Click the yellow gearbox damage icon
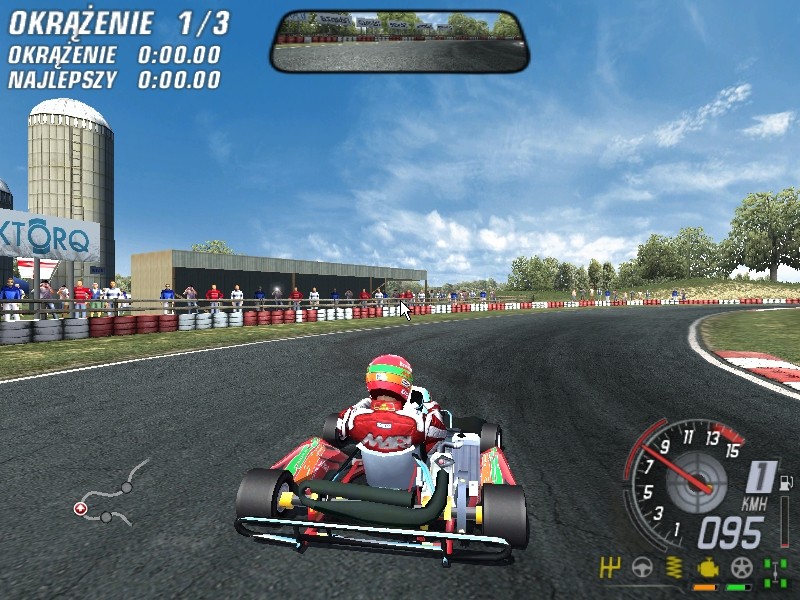 610,568
